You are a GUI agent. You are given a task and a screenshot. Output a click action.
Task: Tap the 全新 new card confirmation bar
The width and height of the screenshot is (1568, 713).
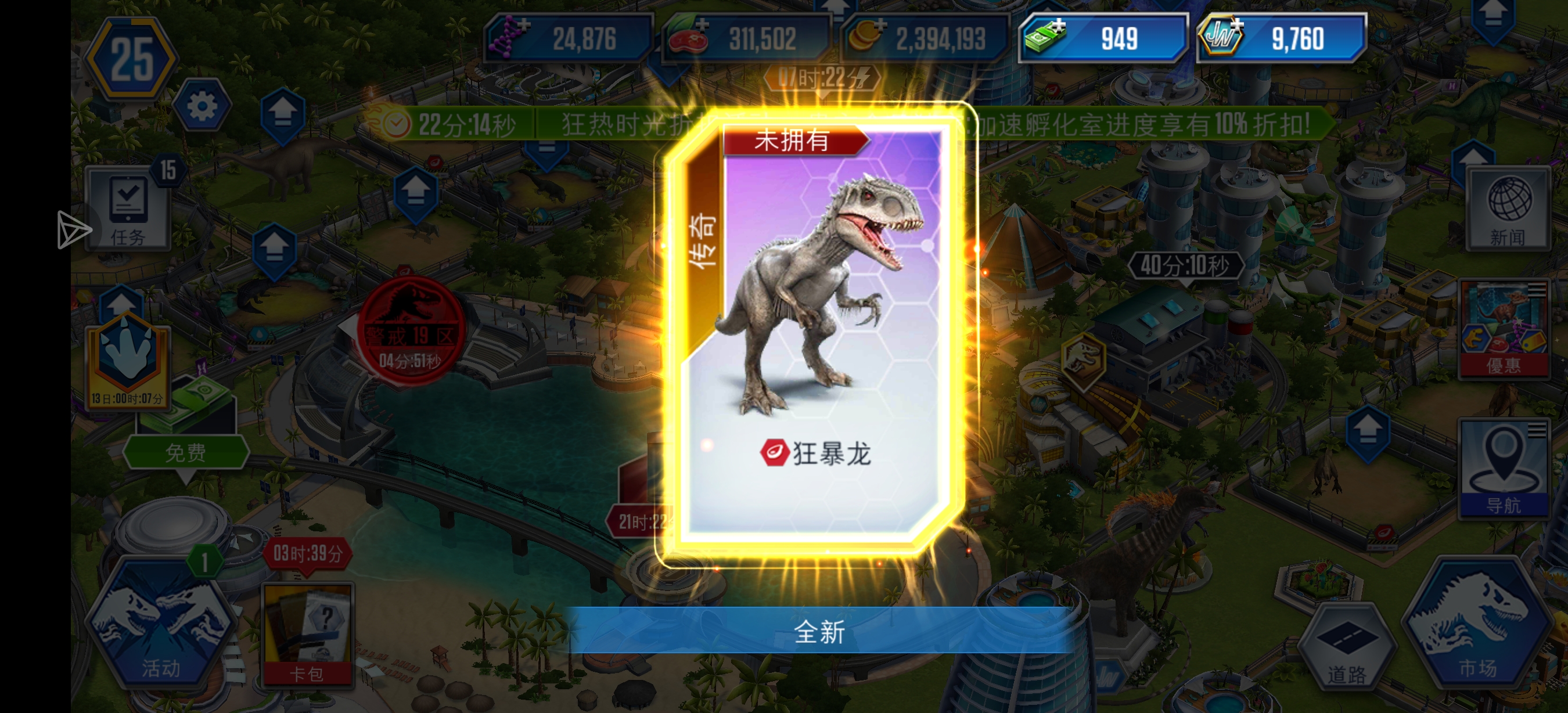tap(821, 634)
